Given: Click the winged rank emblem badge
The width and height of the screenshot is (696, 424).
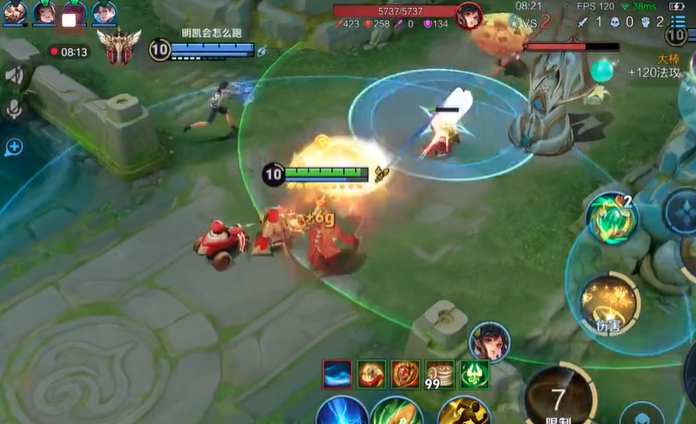Looking at the screenshot, I should point(118,47).
